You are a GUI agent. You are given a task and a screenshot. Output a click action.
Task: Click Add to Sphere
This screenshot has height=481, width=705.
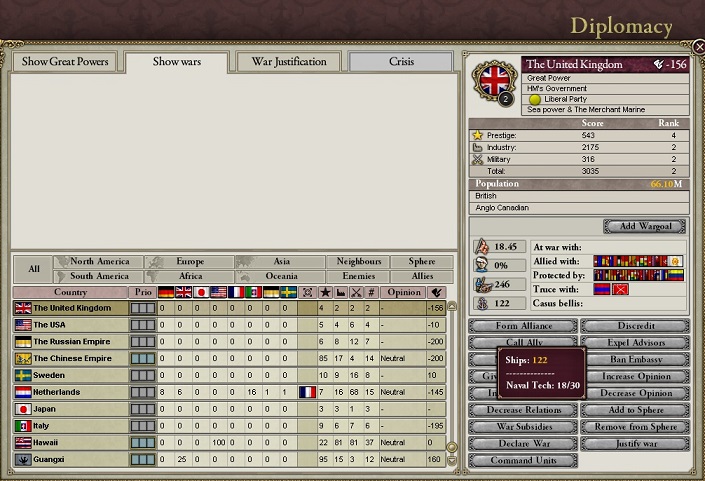635,410
